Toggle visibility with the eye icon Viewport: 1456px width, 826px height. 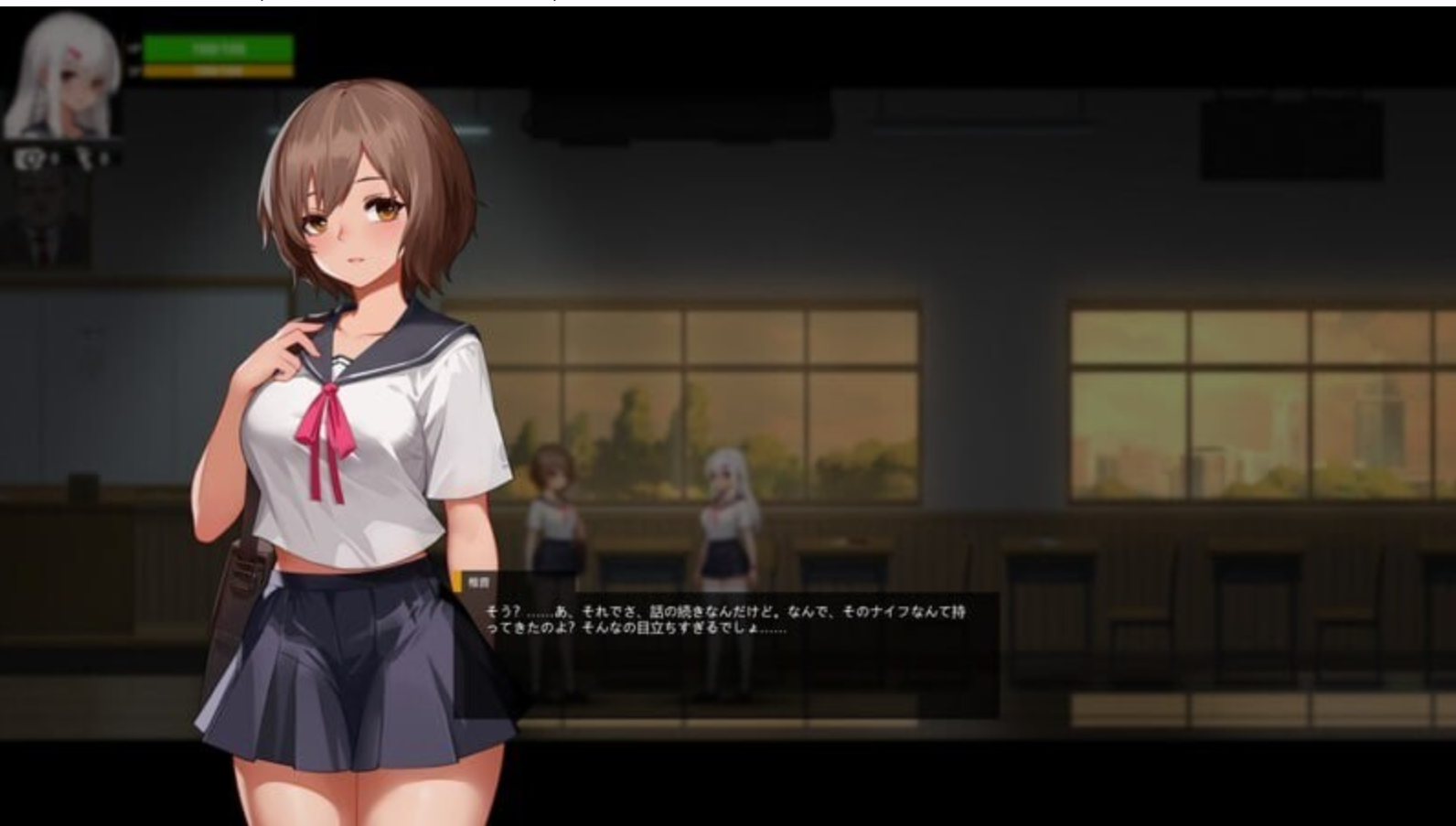coord(27,156)
